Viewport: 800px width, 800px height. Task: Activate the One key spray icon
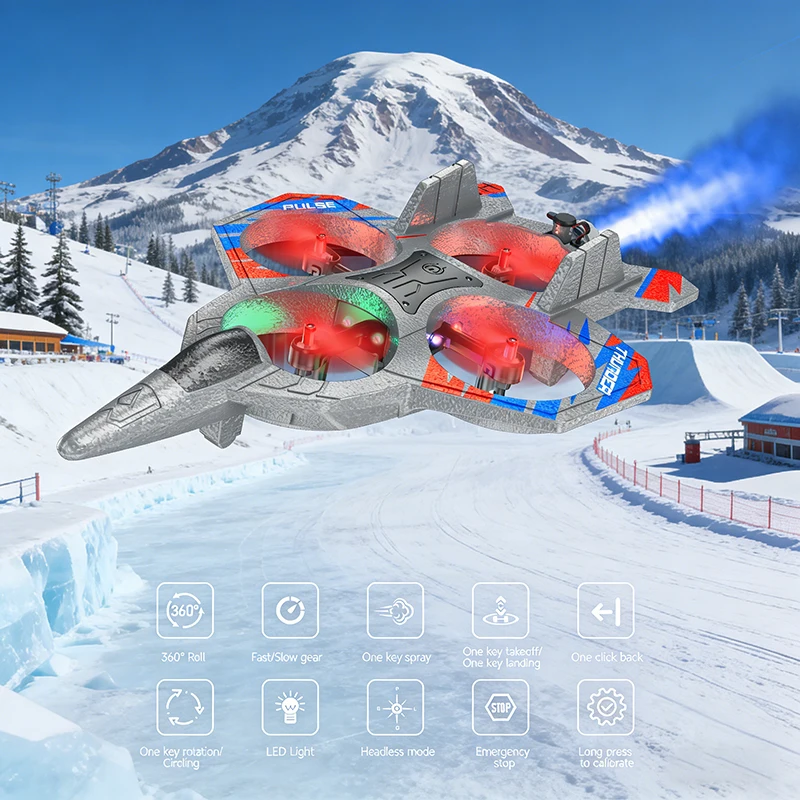click(x=395, y=610)
